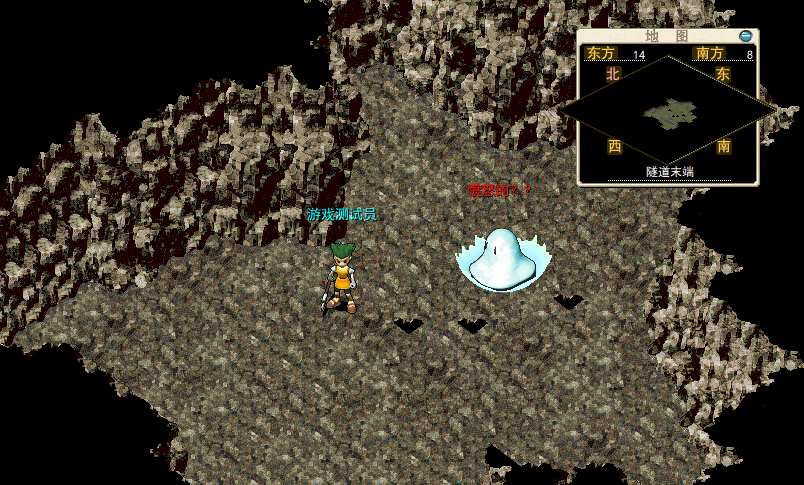804x485 pixels.
Task: Select the 北 north direction marker
Action: 614,74
